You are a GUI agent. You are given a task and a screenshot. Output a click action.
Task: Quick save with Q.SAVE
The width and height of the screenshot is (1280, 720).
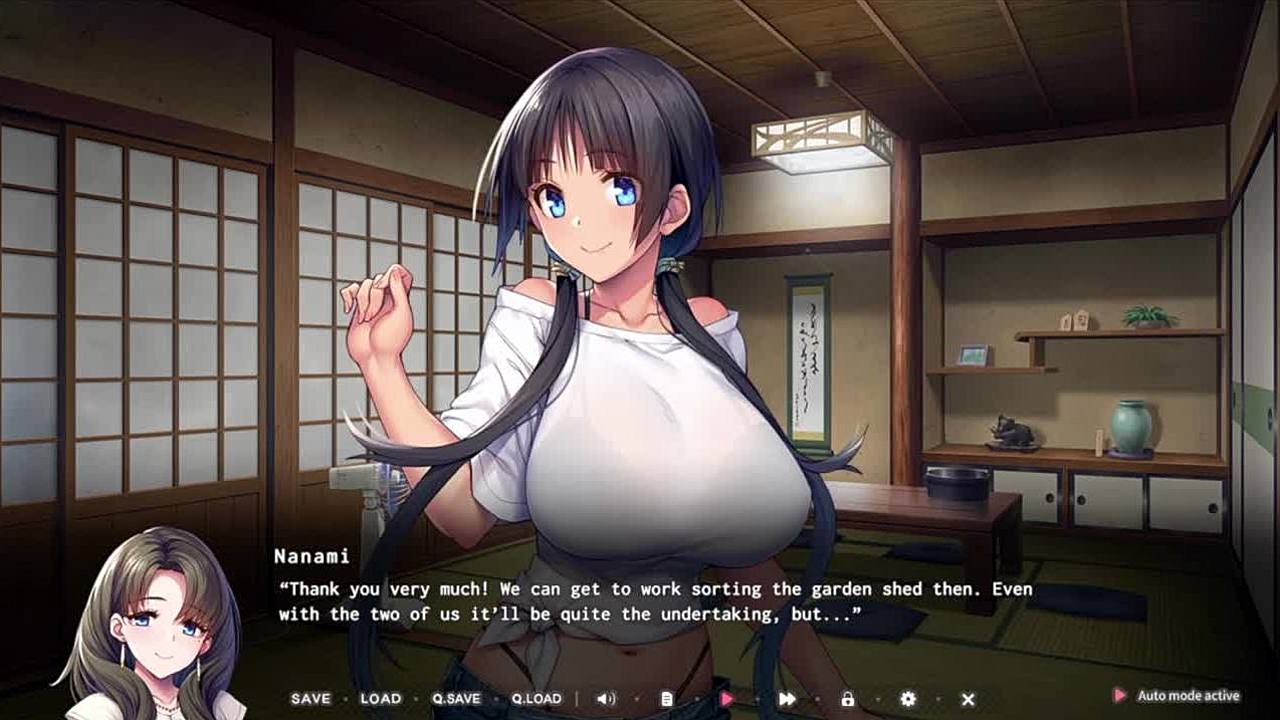point(456,699)
